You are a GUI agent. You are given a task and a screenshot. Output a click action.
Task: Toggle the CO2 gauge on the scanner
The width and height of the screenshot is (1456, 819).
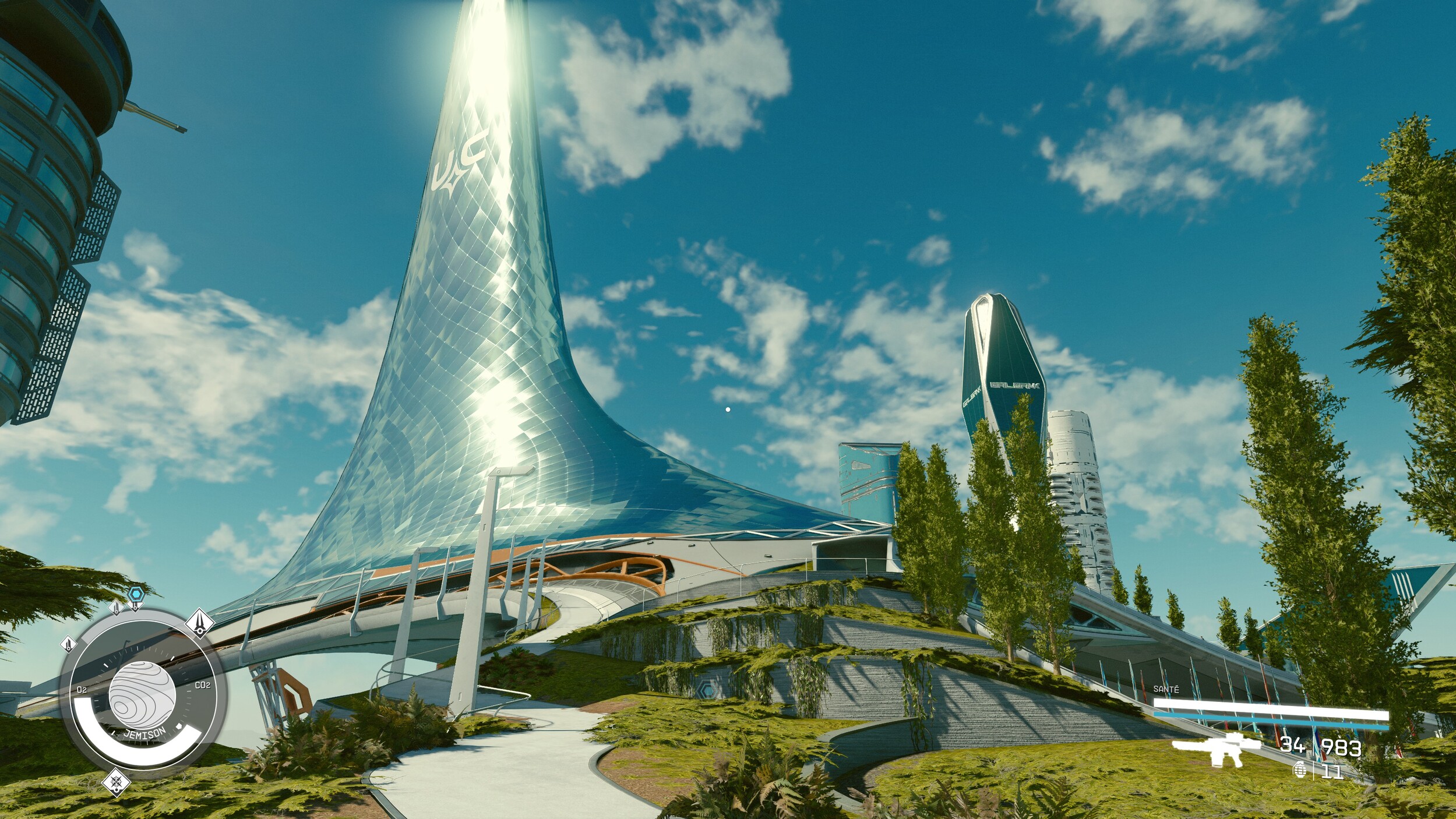pyautogui.click(x=203, y=684)
